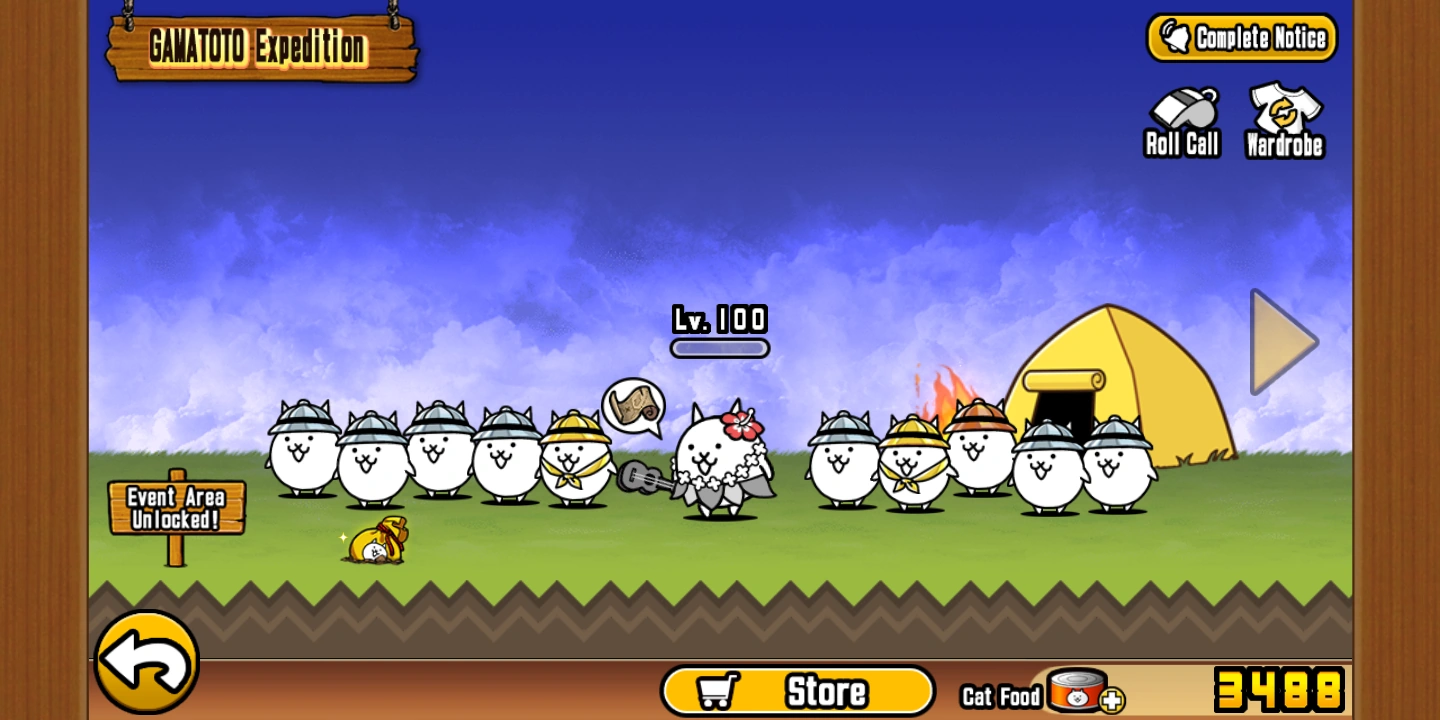Open the Store

pyautogui.click(x=800, y=689)
